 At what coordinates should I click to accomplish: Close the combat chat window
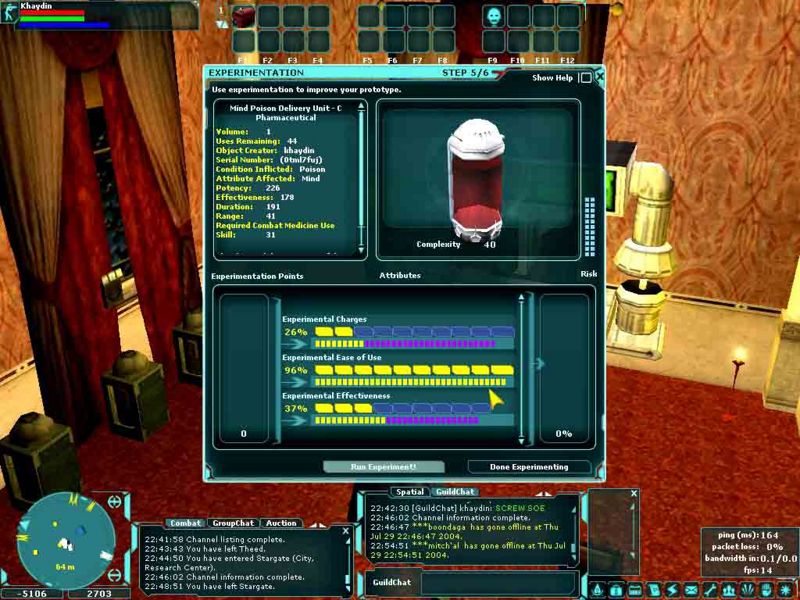coord(346,531)
